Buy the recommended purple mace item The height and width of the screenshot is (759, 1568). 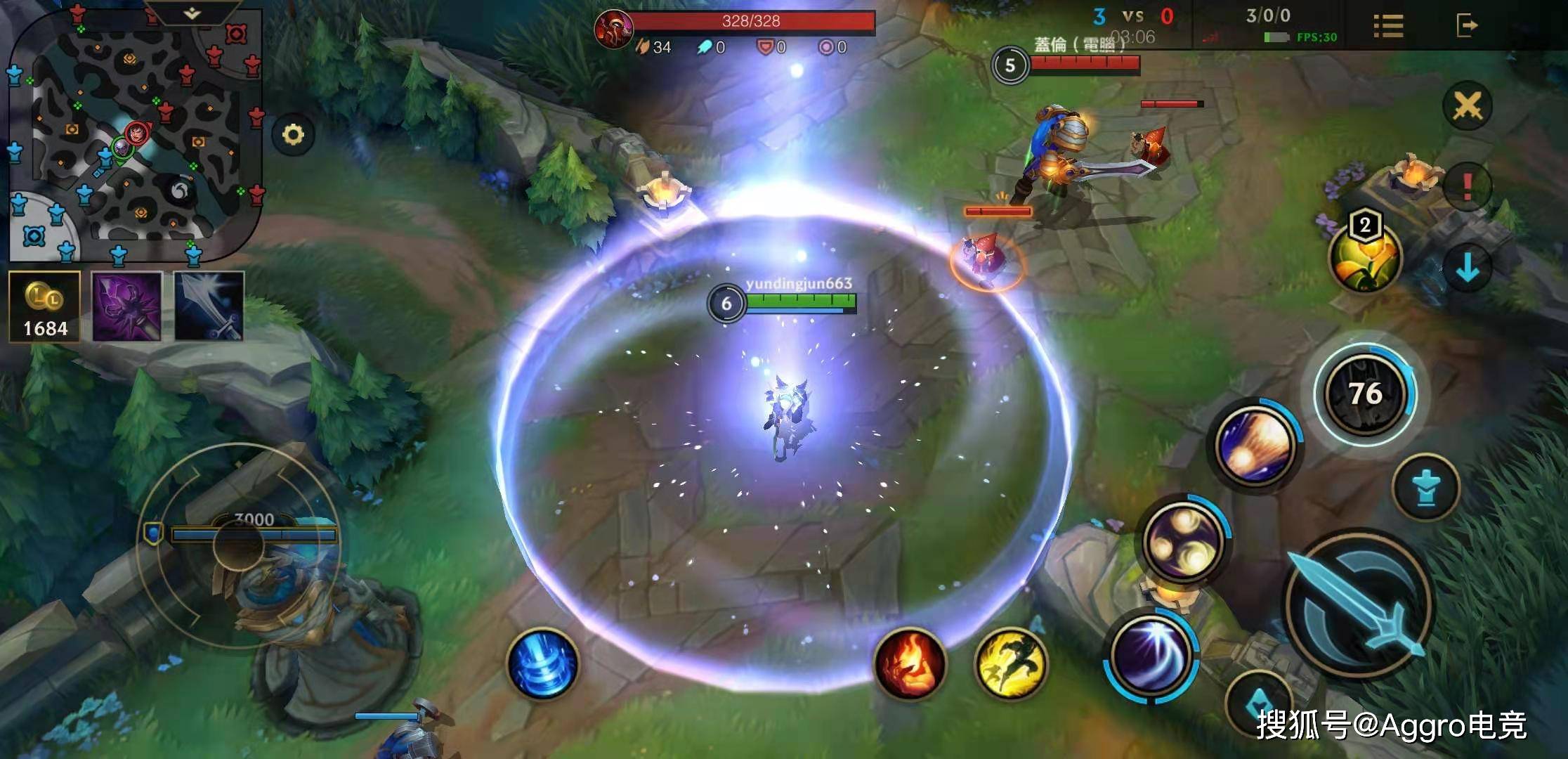[x=127, y=306]
